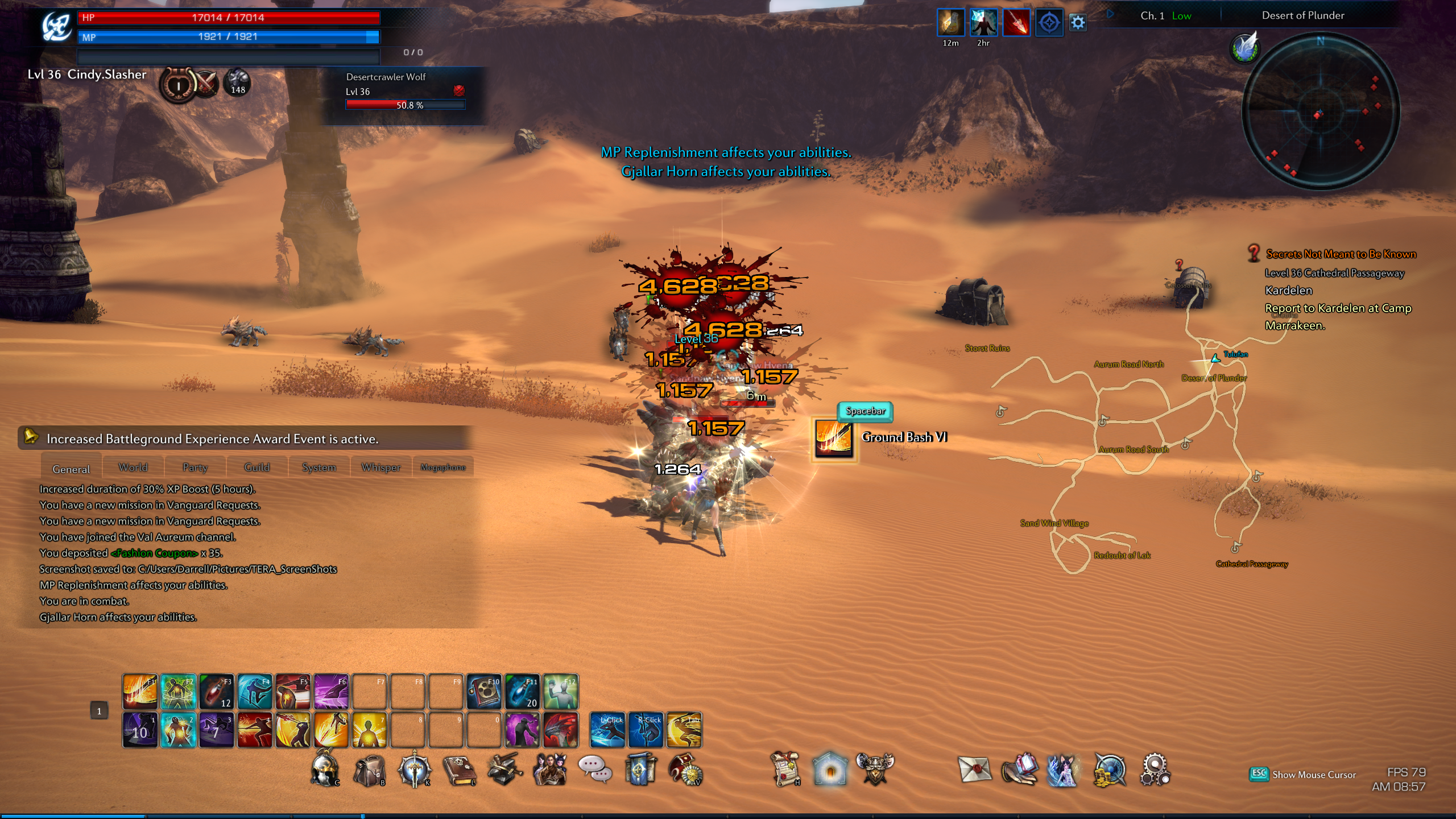
Task: Click the circular minimap
Action: click(x=1320, y=111)
